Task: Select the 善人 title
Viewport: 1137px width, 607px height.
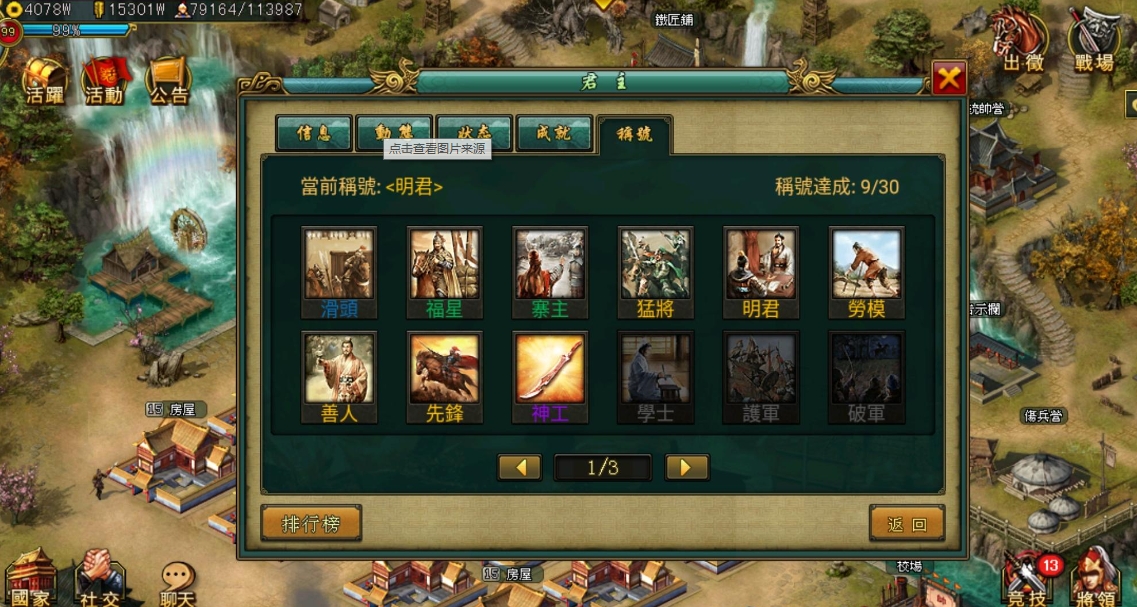Action: (338, 369)
